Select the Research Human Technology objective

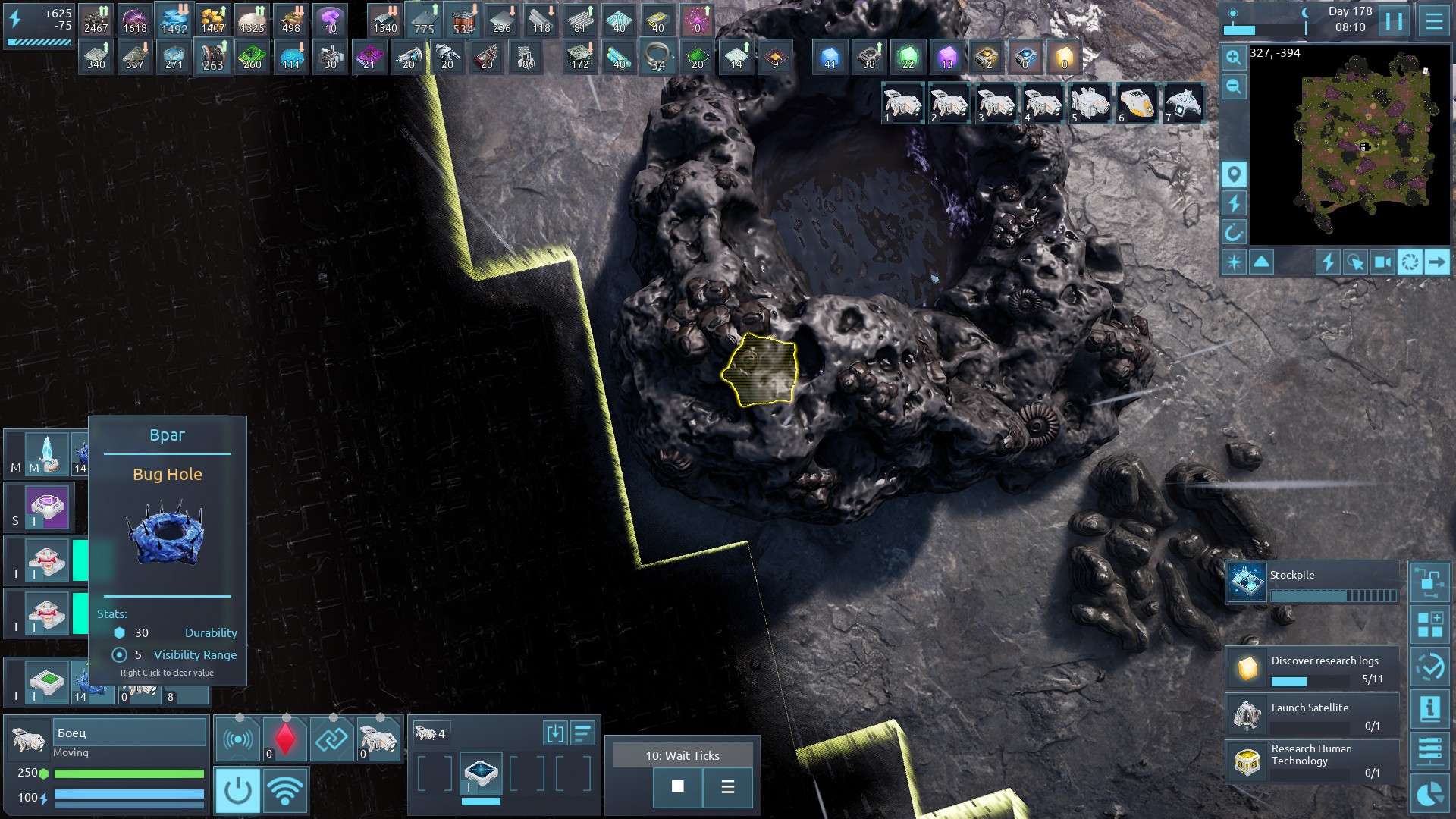[x=1312, y=761]
